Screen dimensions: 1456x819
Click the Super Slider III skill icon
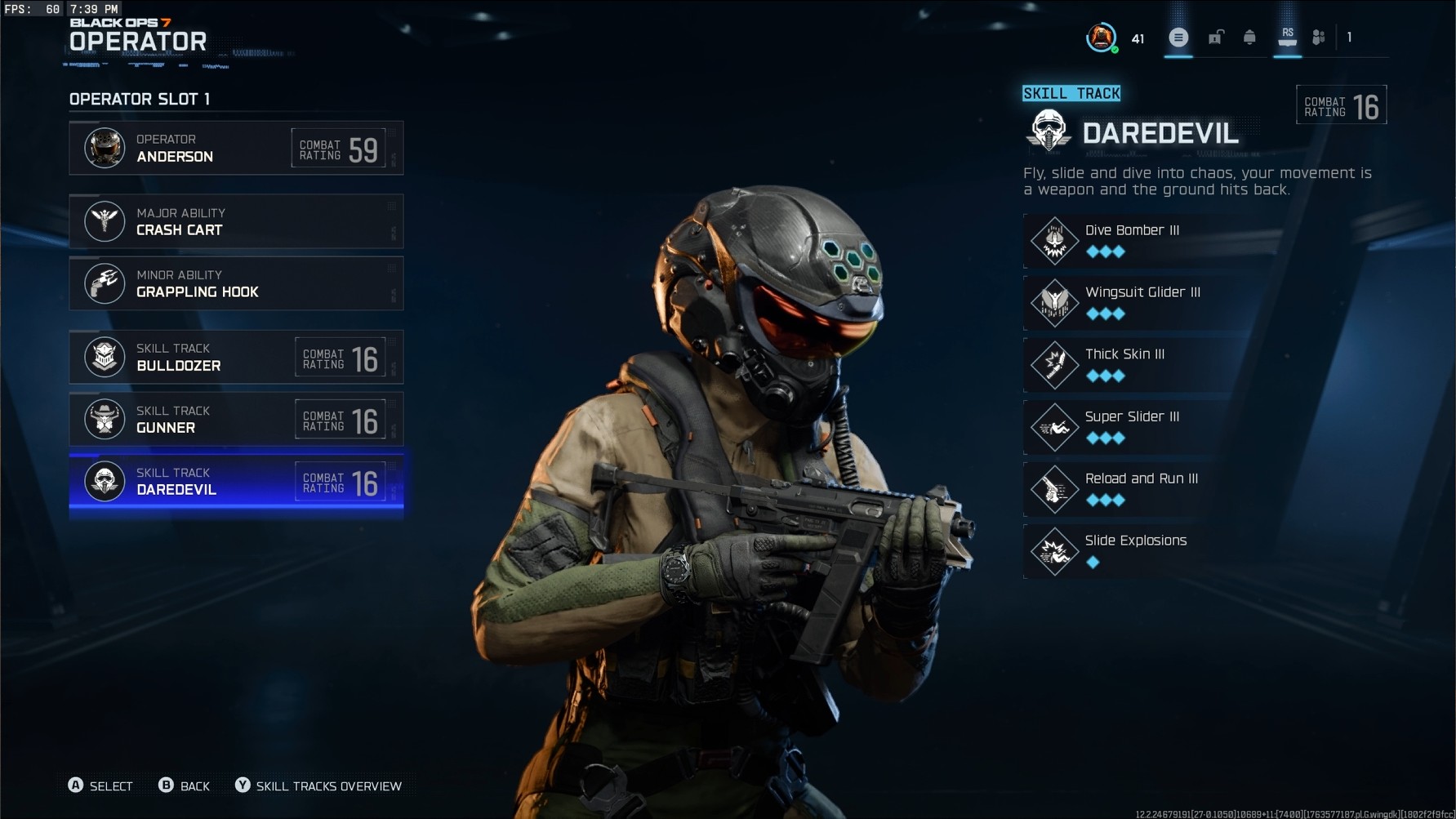point(1055,426)
